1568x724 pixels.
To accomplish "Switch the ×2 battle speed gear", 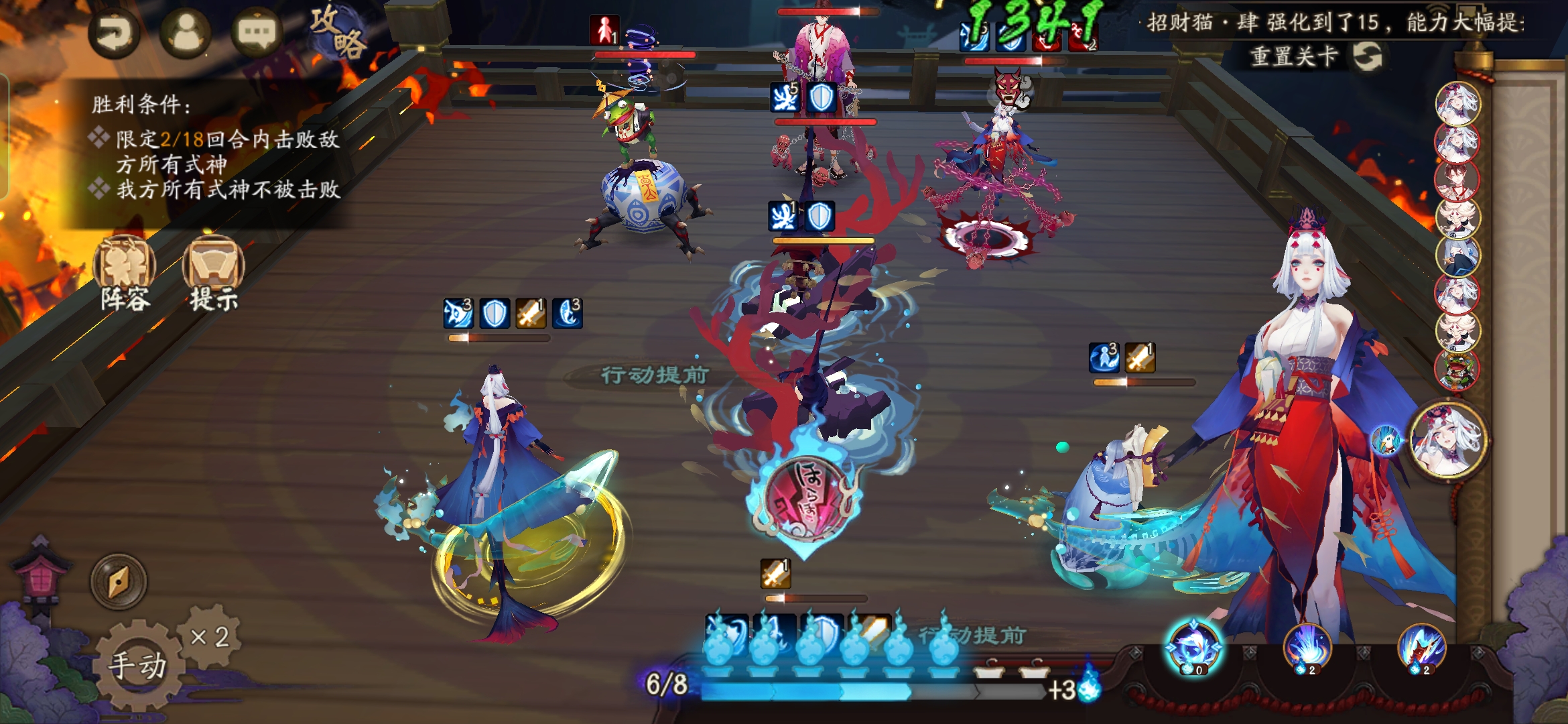I will 210,636.
